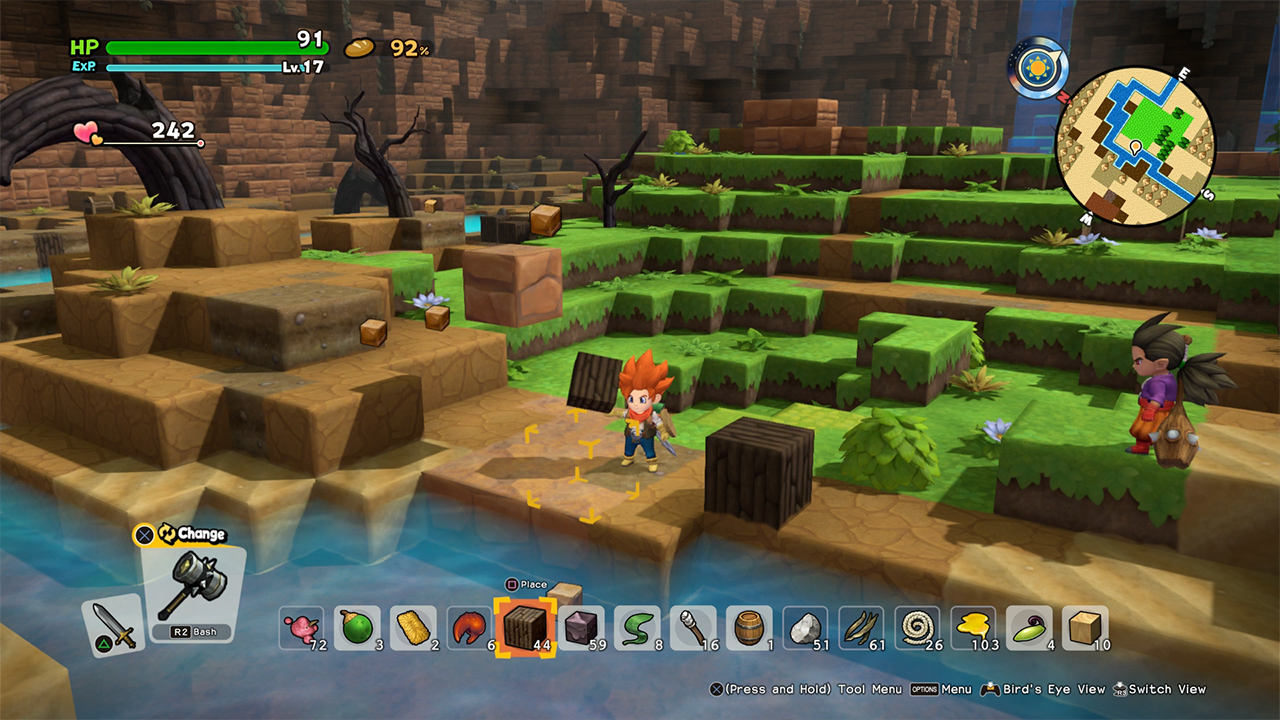
Task: Pick the orange fish meat slot
Action: pos(469,628)
